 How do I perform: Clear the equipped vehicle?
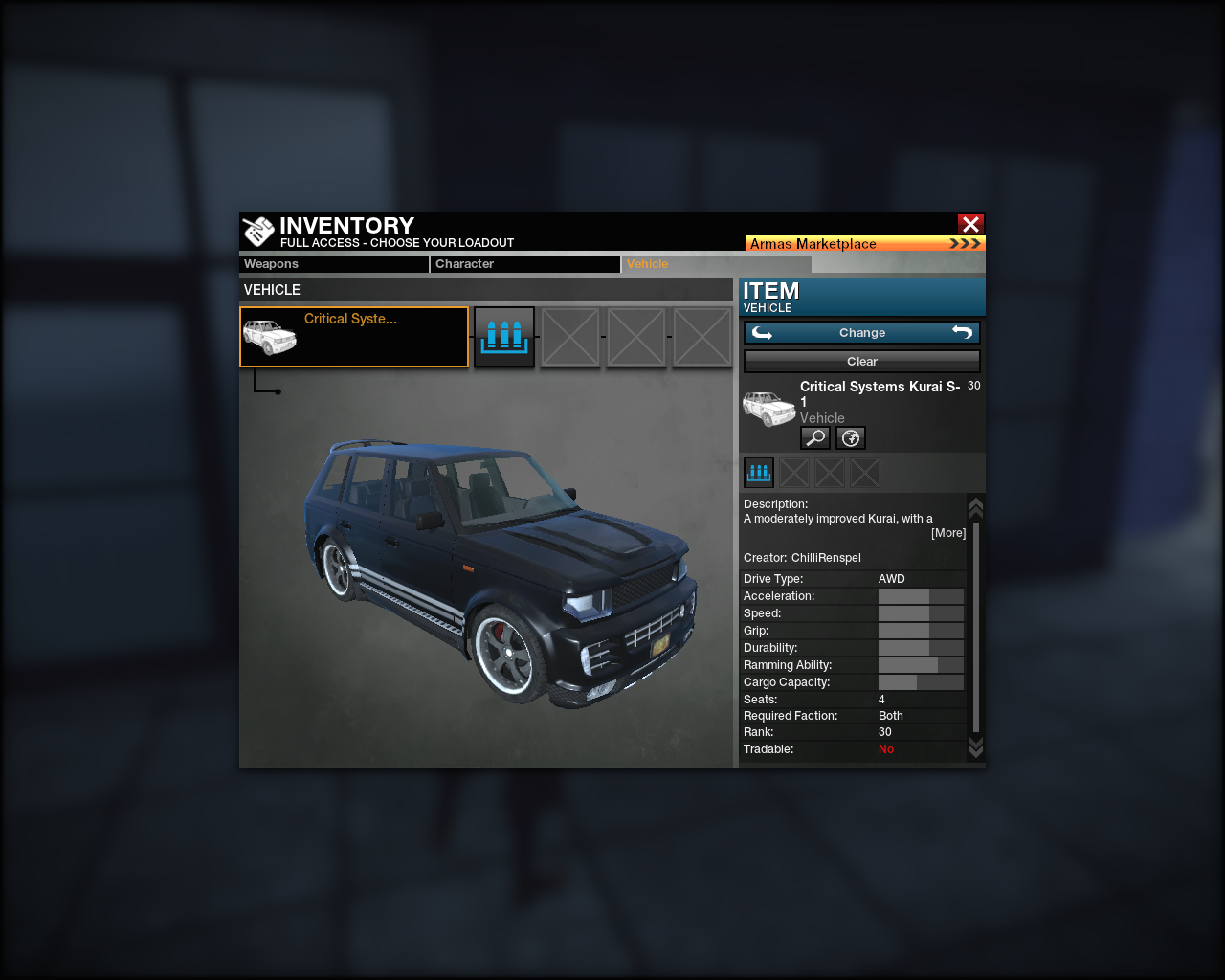click(x=861, y=362)
